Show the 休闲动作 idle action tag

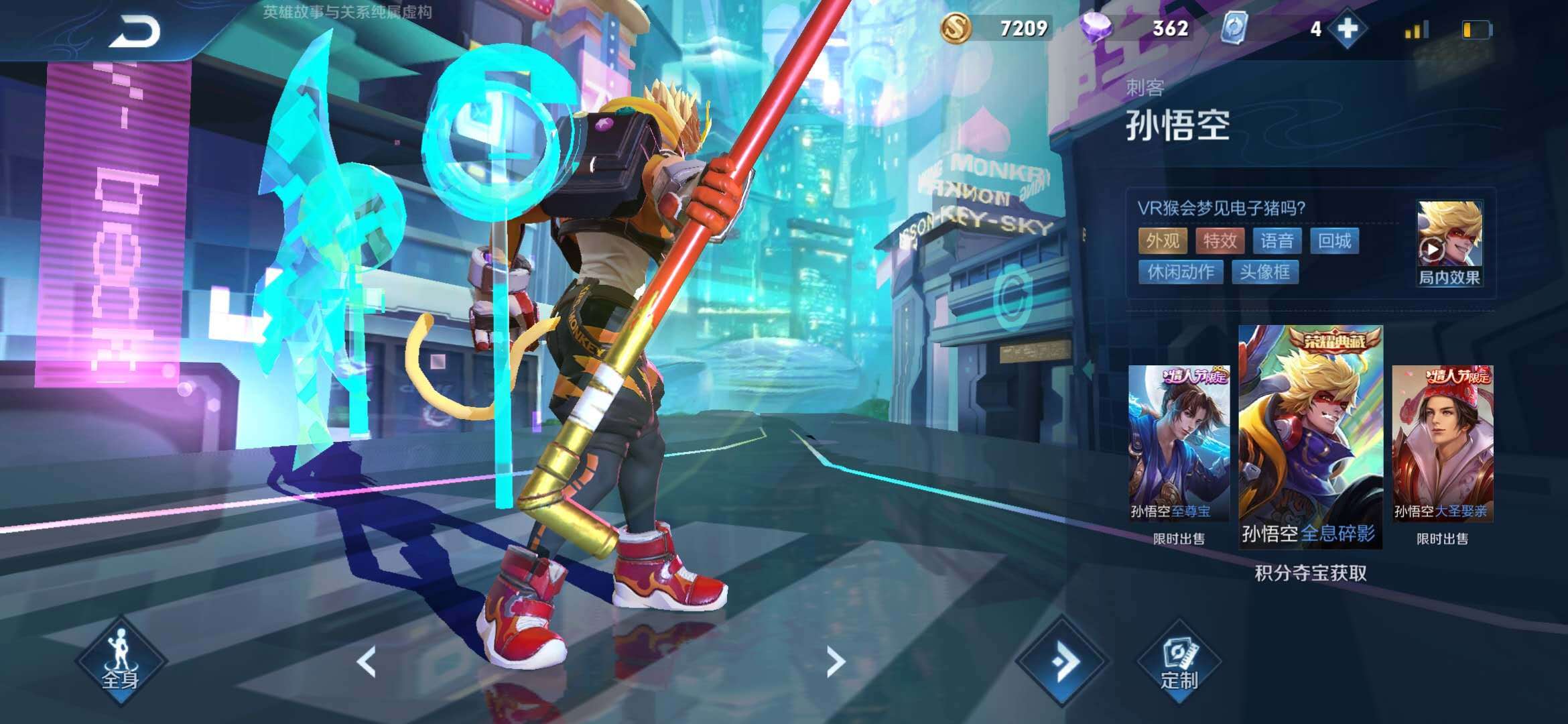click(x=1181, y=271)
